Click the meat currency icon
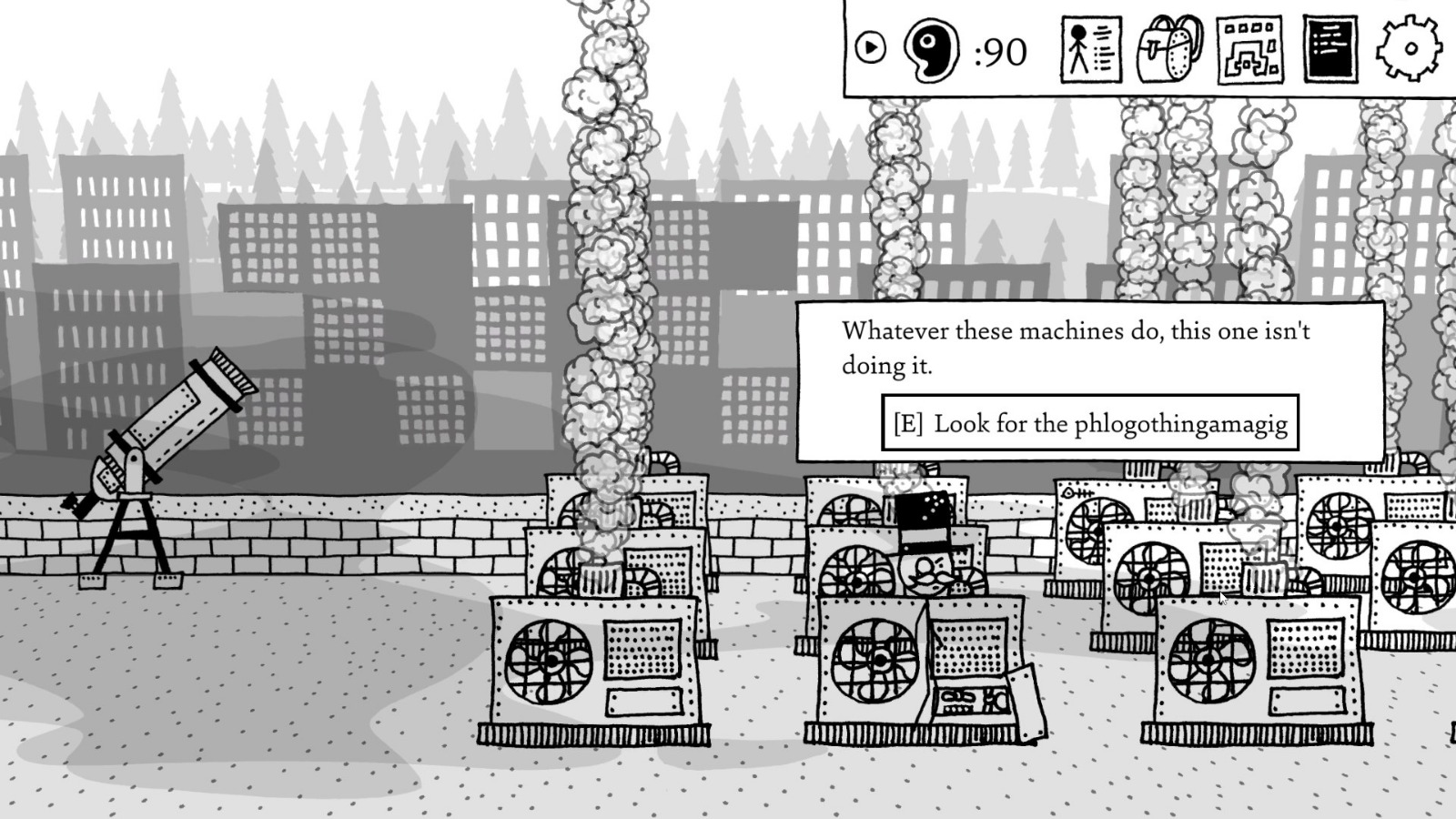 coord(929,50)
